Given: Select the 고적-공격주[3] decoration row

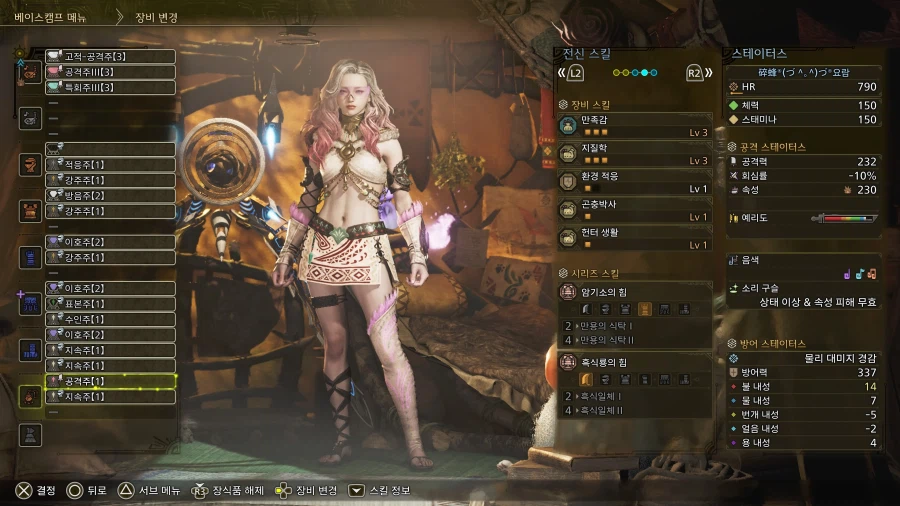Looking at the screenshot, I should tap(110, 56).
